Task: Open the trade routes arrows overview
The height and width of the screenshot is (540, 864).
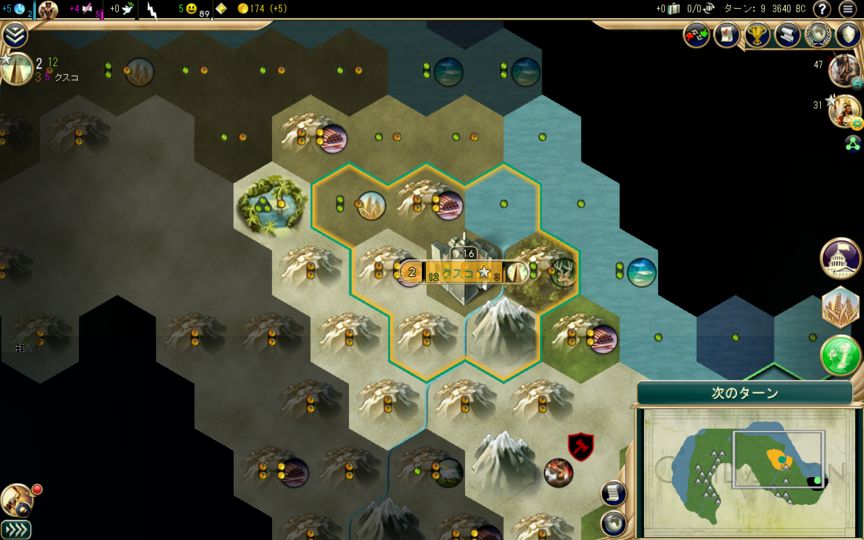Action: pyautogui.click(x=697, y=35)
